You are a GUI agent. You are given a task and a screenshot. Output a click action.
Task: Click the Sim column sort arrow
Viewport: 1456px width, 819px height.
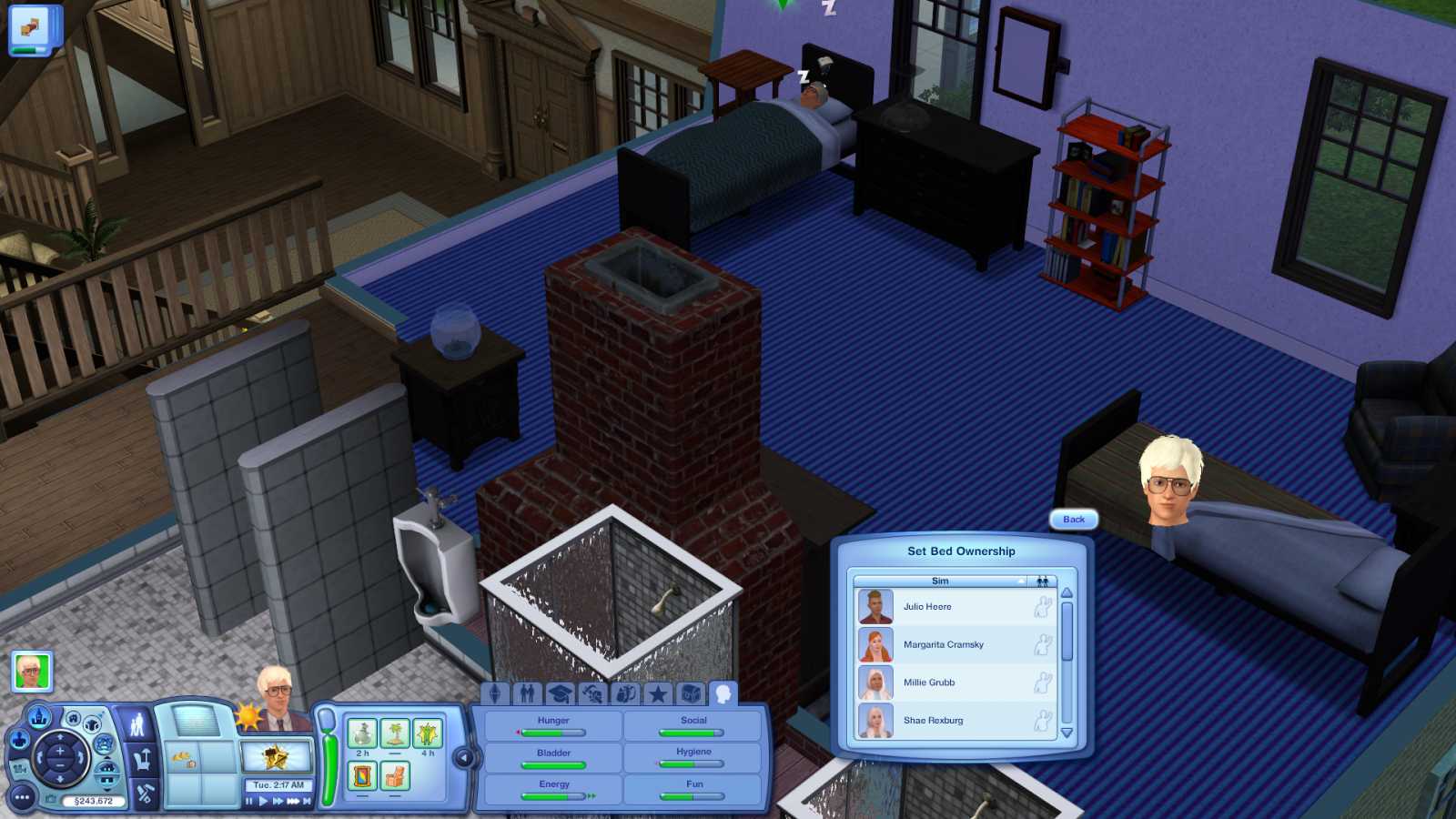1020,581
